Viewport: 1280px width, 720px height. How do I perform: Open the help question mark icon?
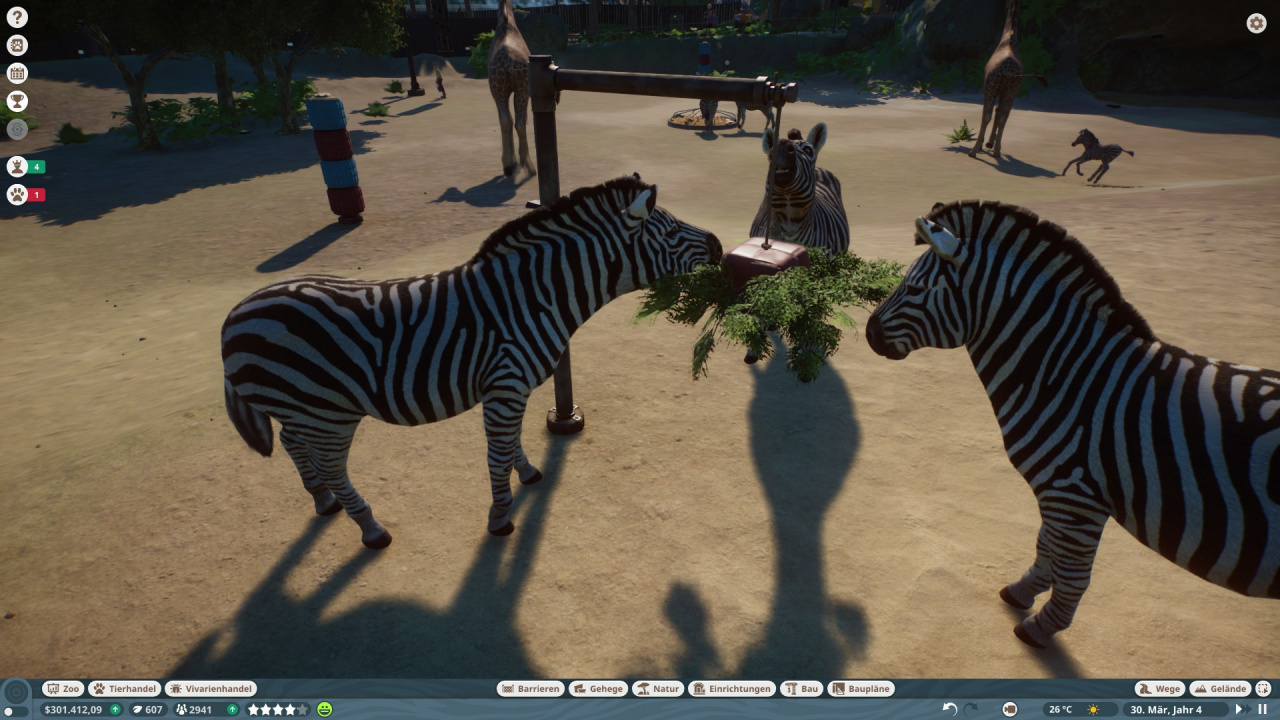pos(16,16)
